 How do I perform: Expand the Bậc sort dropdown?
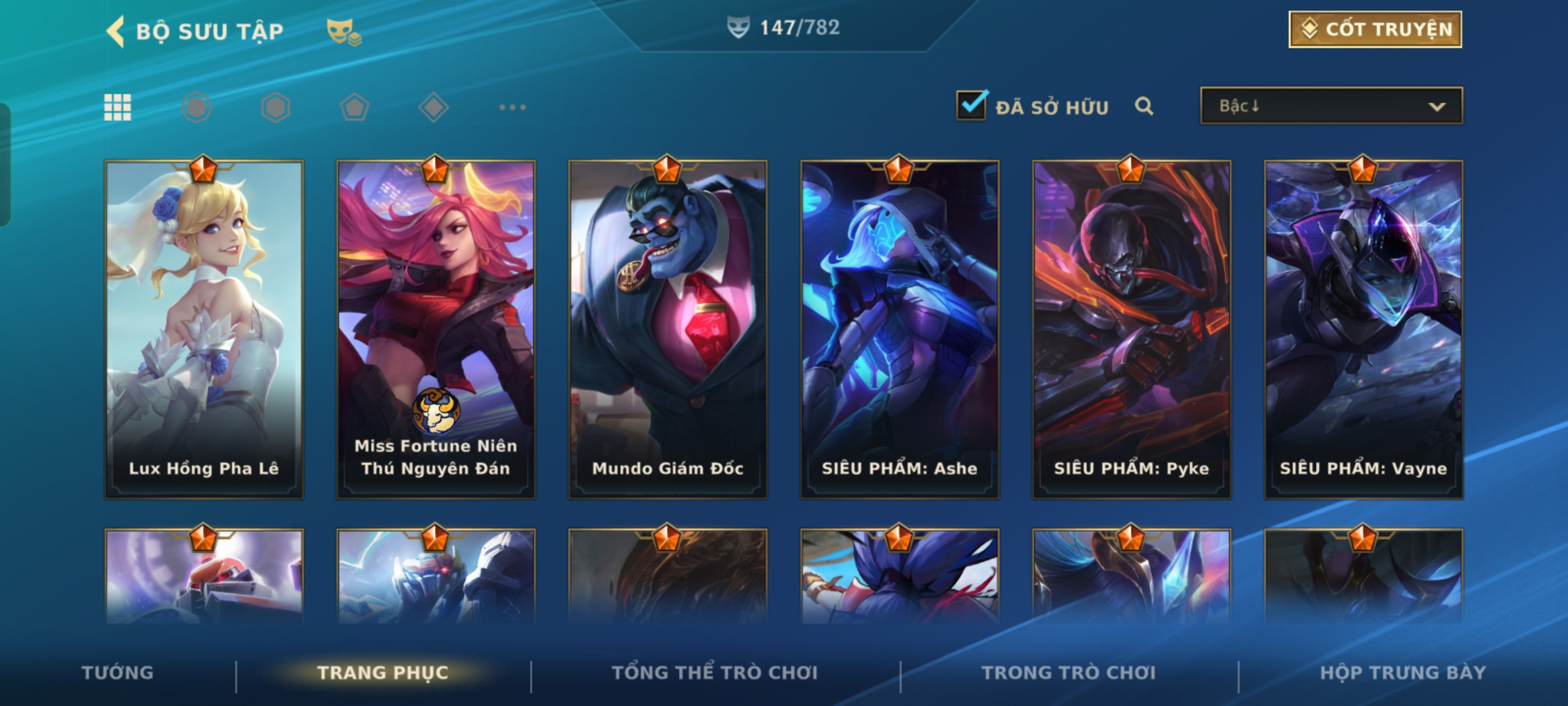pos(1331,106)
